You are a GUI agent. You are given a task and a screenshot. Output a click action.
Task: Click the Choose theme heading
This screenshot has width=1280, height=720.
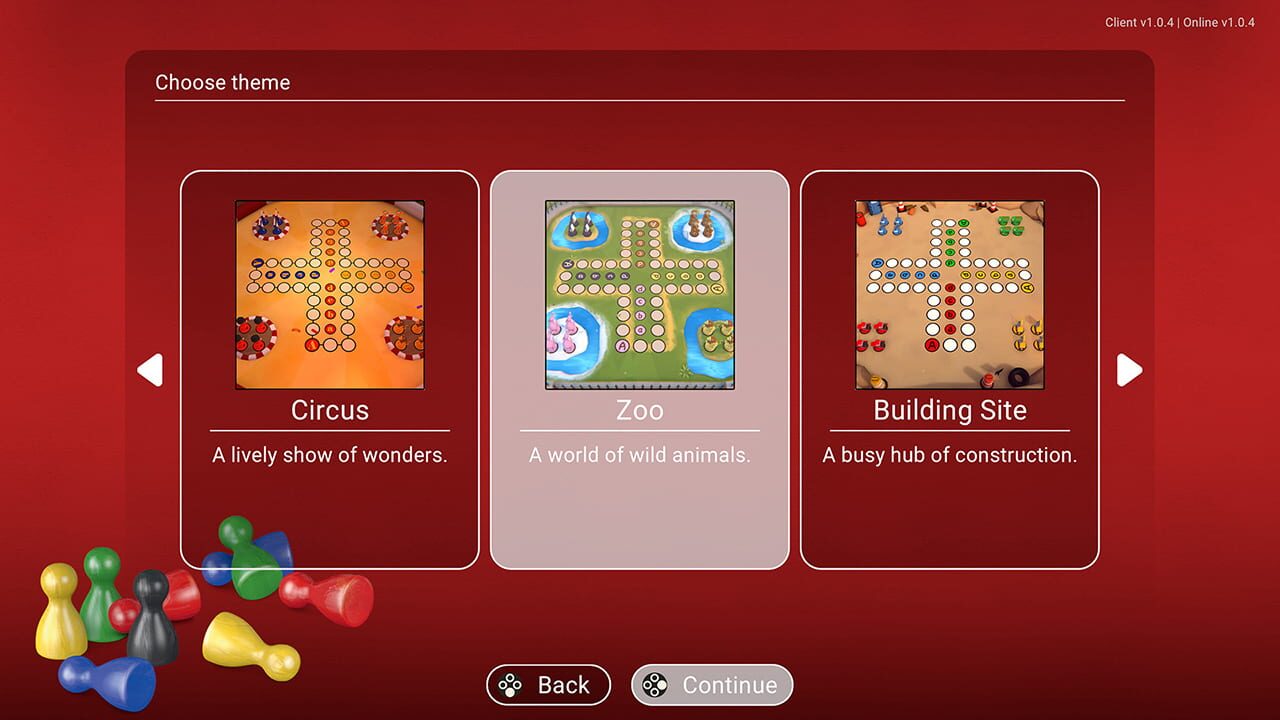tap(222, 83)
